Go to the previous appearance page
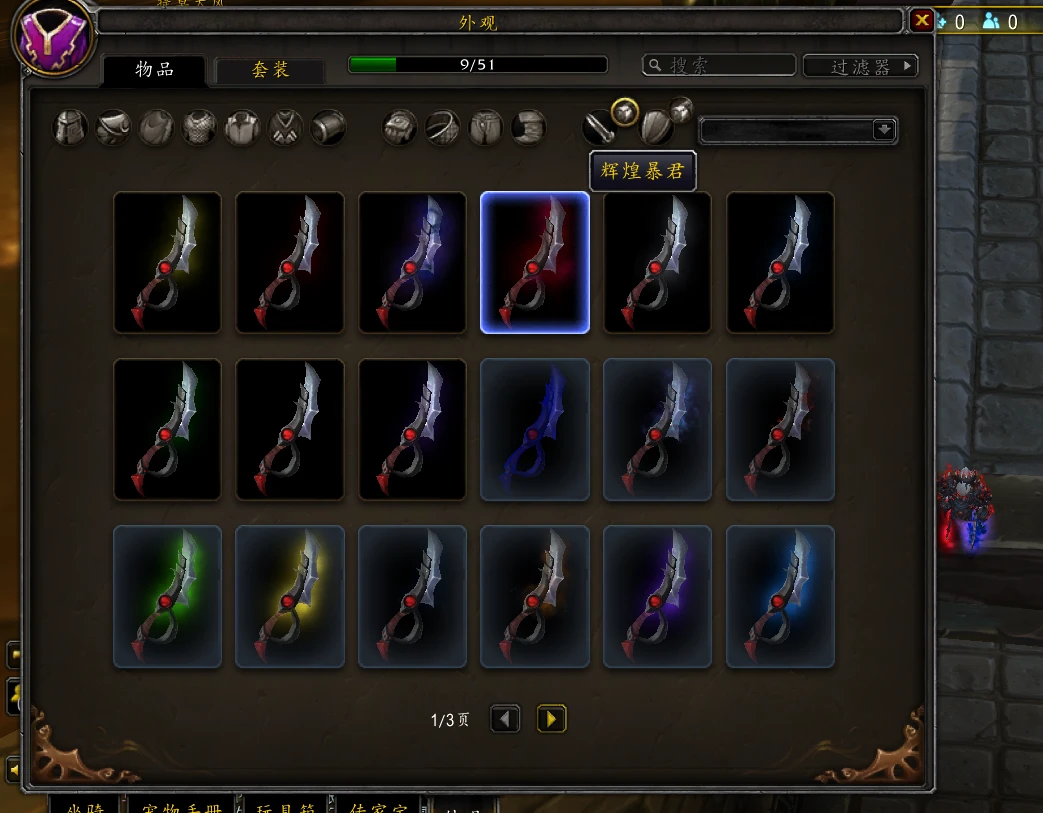Screen dimensions: 1043x813 (x=505, y=718)
